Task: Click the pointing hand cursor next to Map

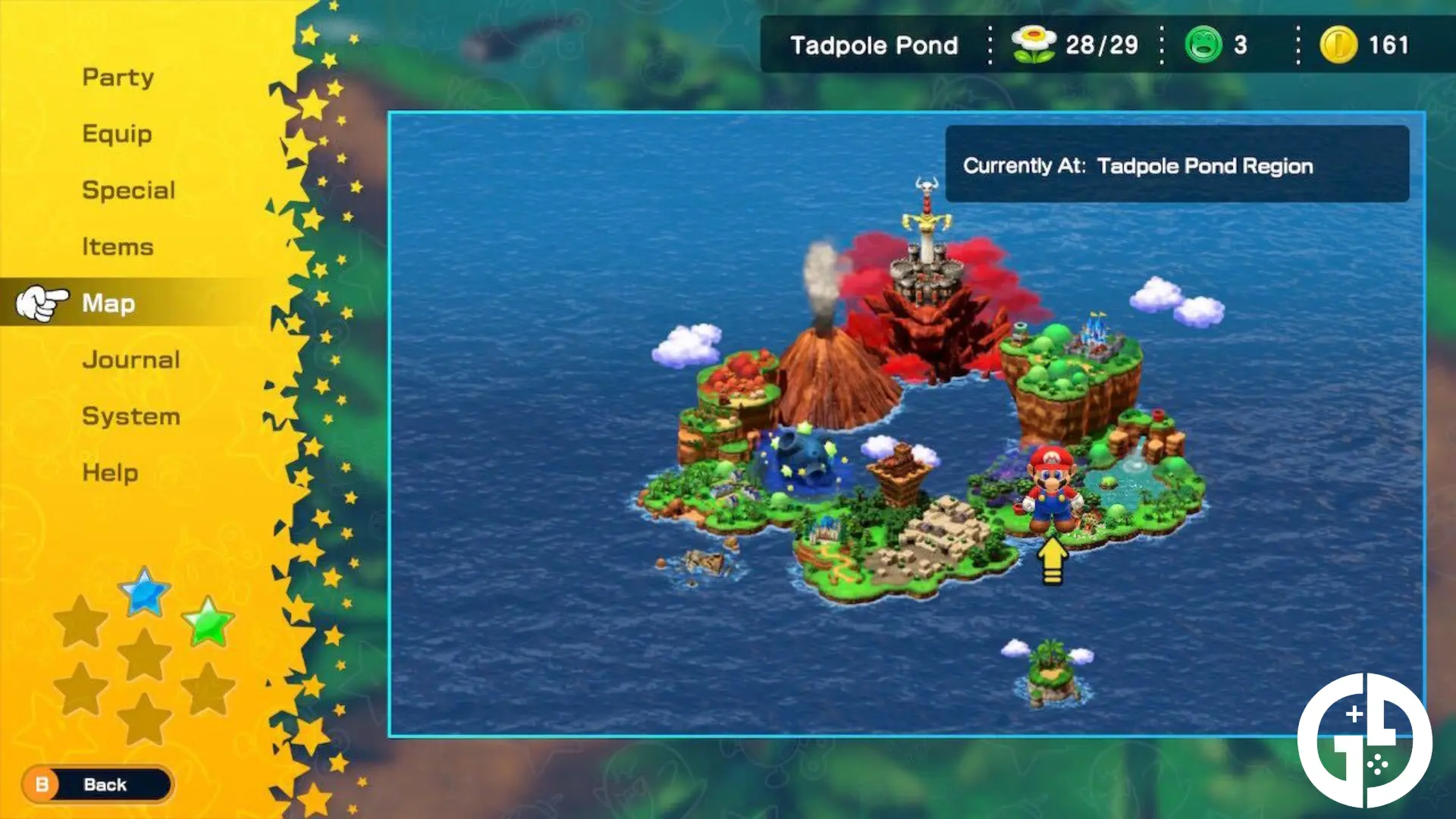Action: [x=42, y=302]
